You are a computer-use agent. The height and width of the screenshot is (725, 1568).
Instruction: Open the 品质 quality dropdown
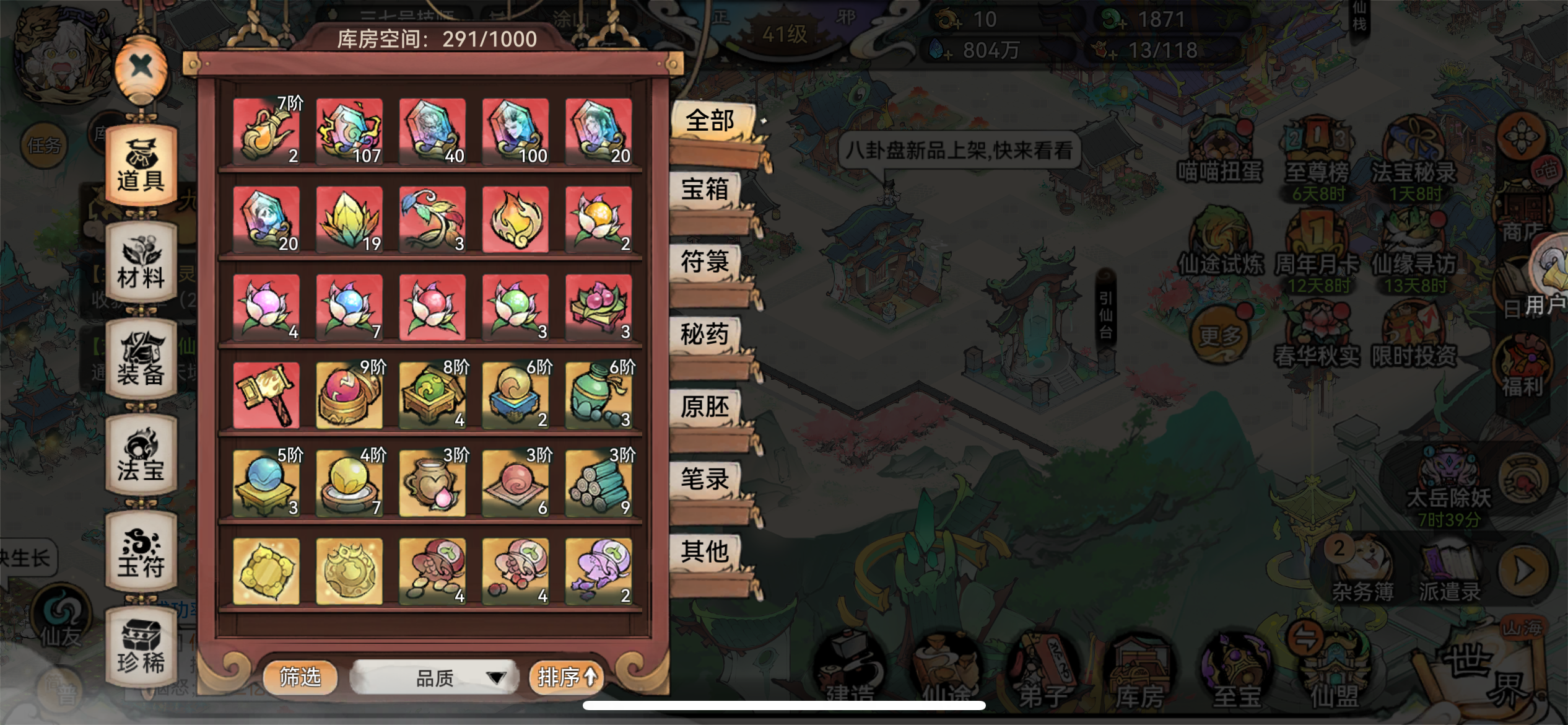[433, 677]
